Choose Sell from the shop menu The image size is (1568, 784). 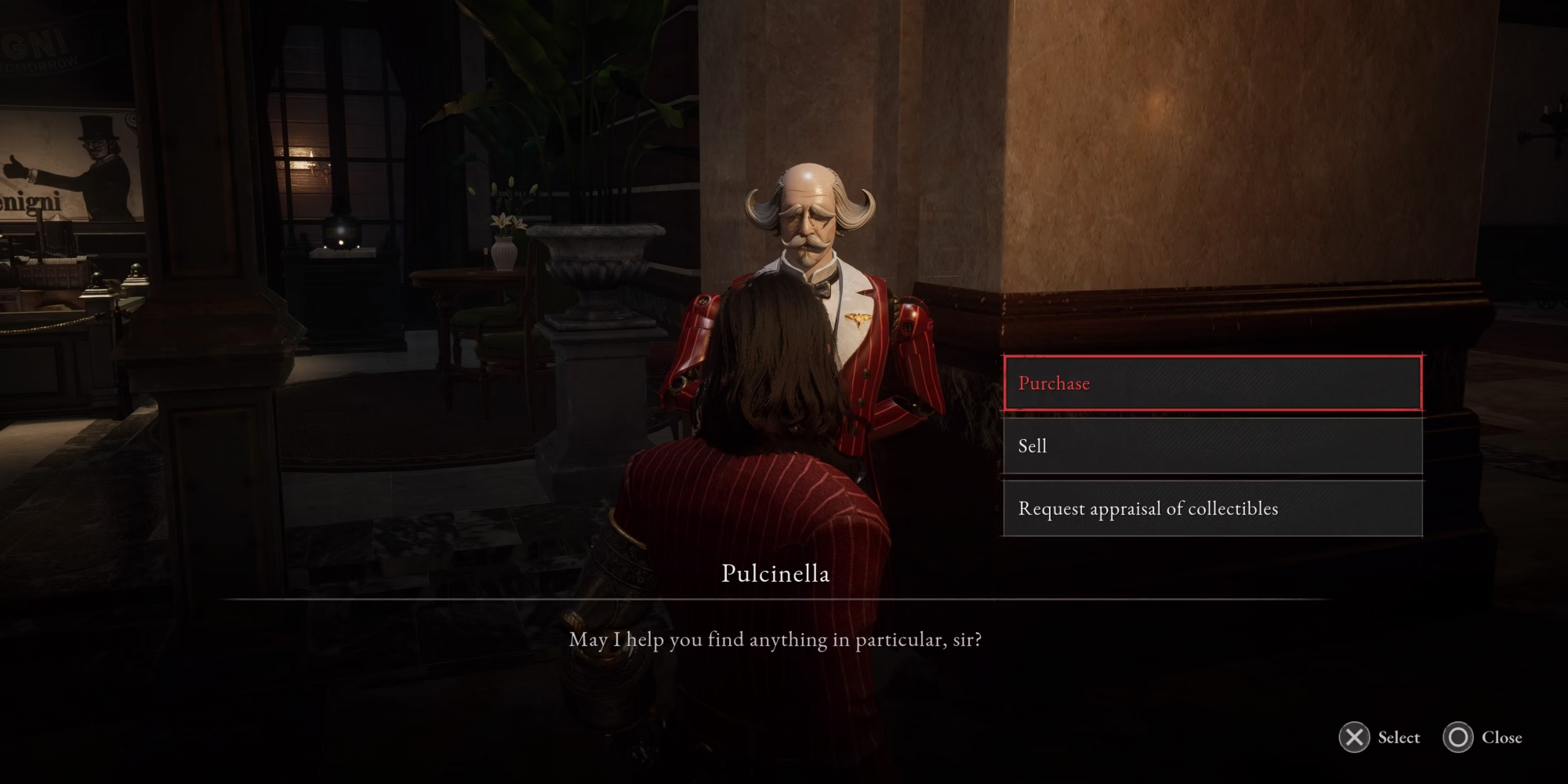tap(1212, 446)
